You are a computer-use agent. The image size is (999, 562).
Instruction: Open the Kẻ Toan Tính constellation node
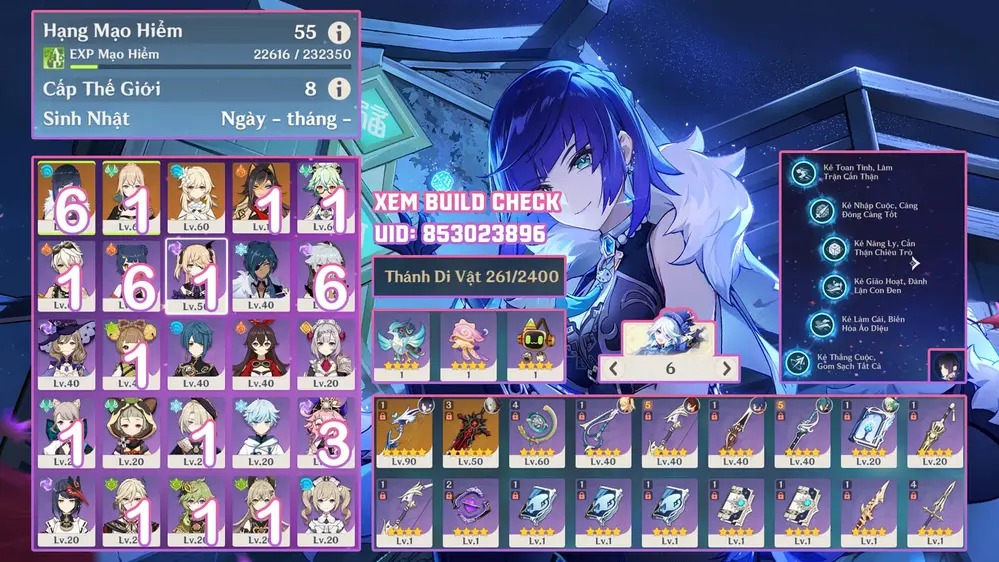802,173
